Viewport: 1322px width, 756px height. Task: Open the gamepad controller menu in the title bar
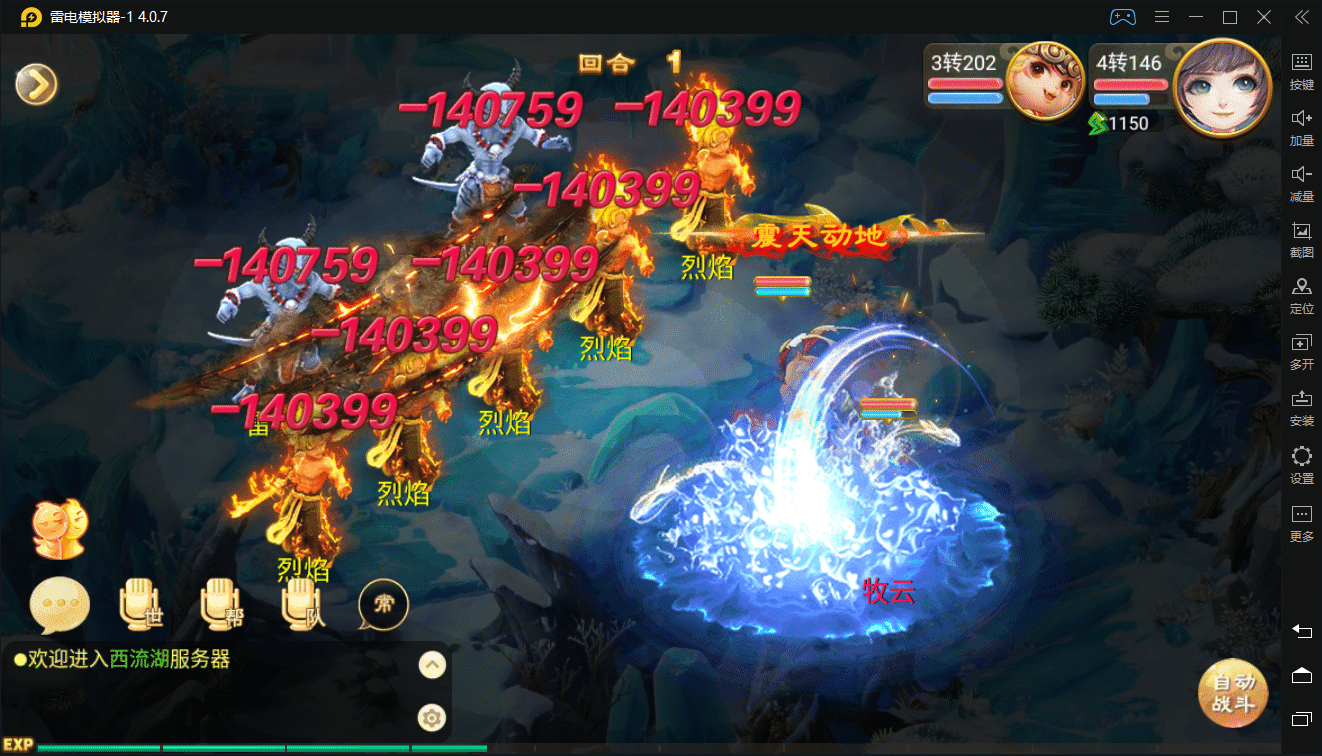(1122, 16)
